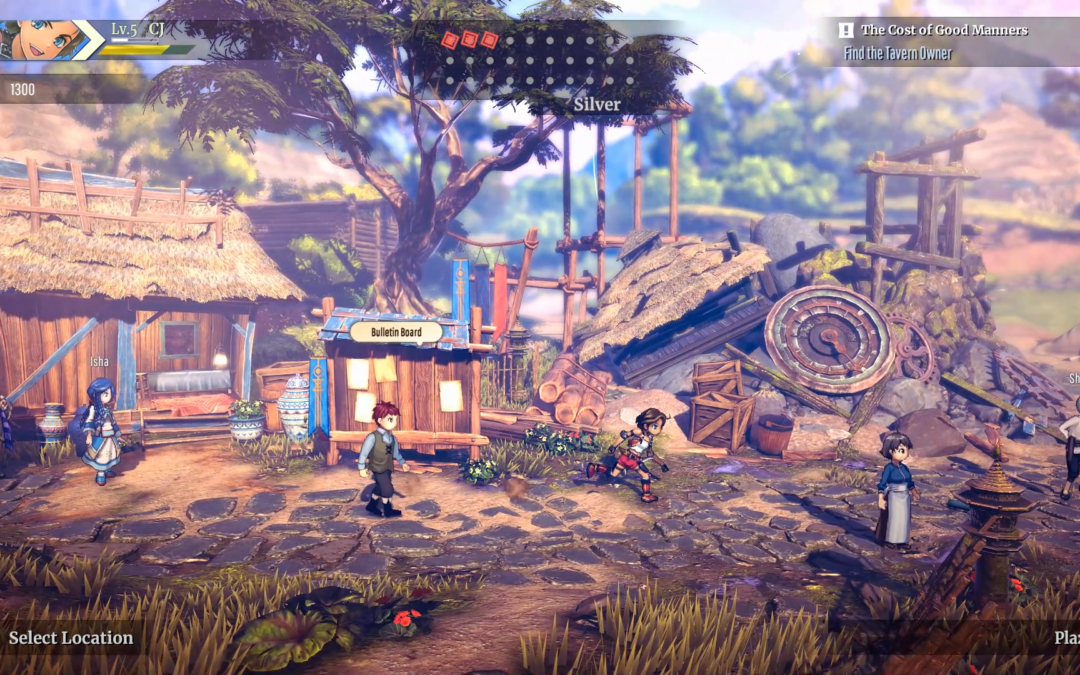The width and height of the screenshot is (1080, 675).
Task: Choose the Select Location option
Action: 71,638
